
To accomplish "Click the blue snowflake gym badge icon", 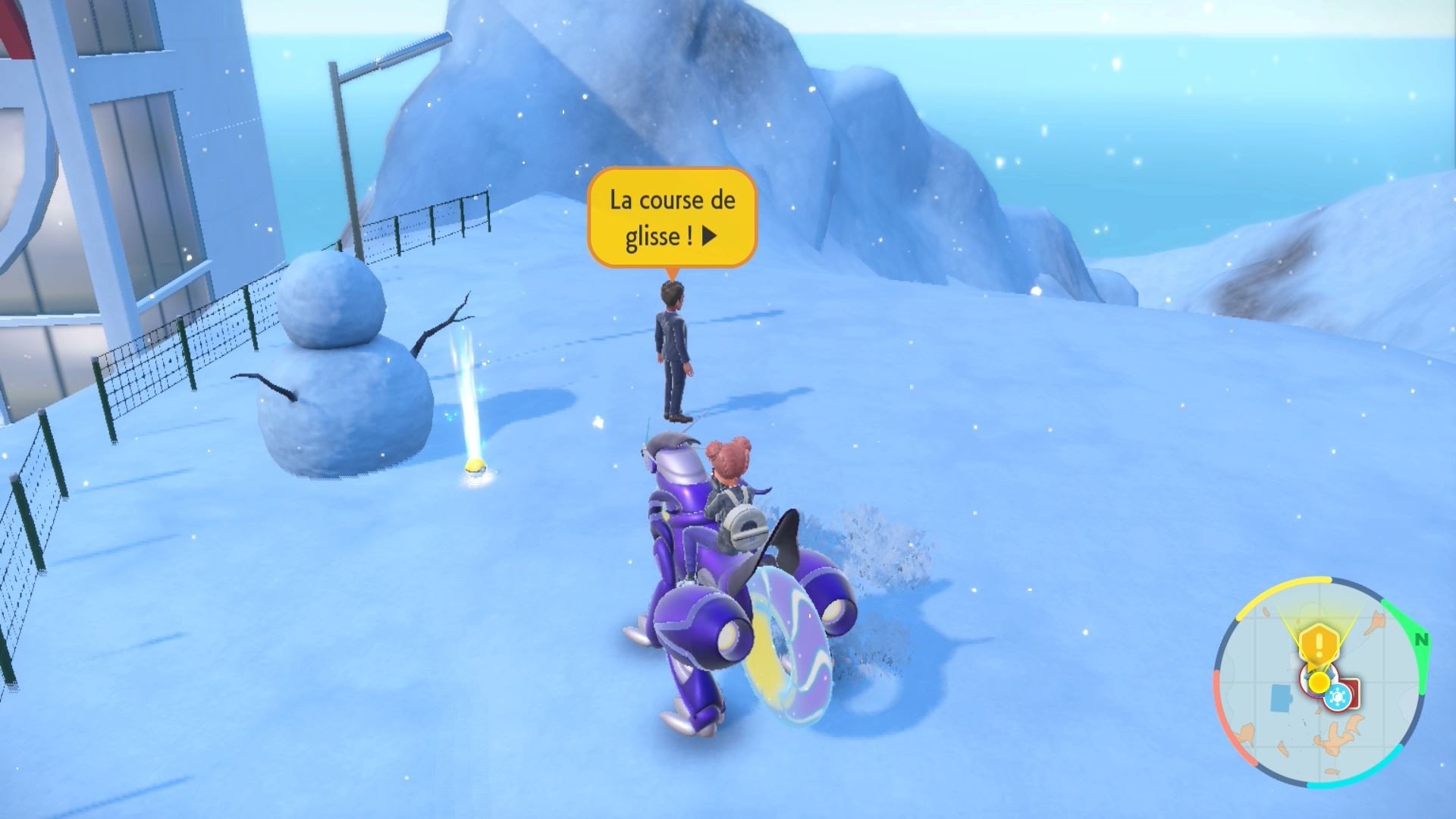I will click(1338, 697).
